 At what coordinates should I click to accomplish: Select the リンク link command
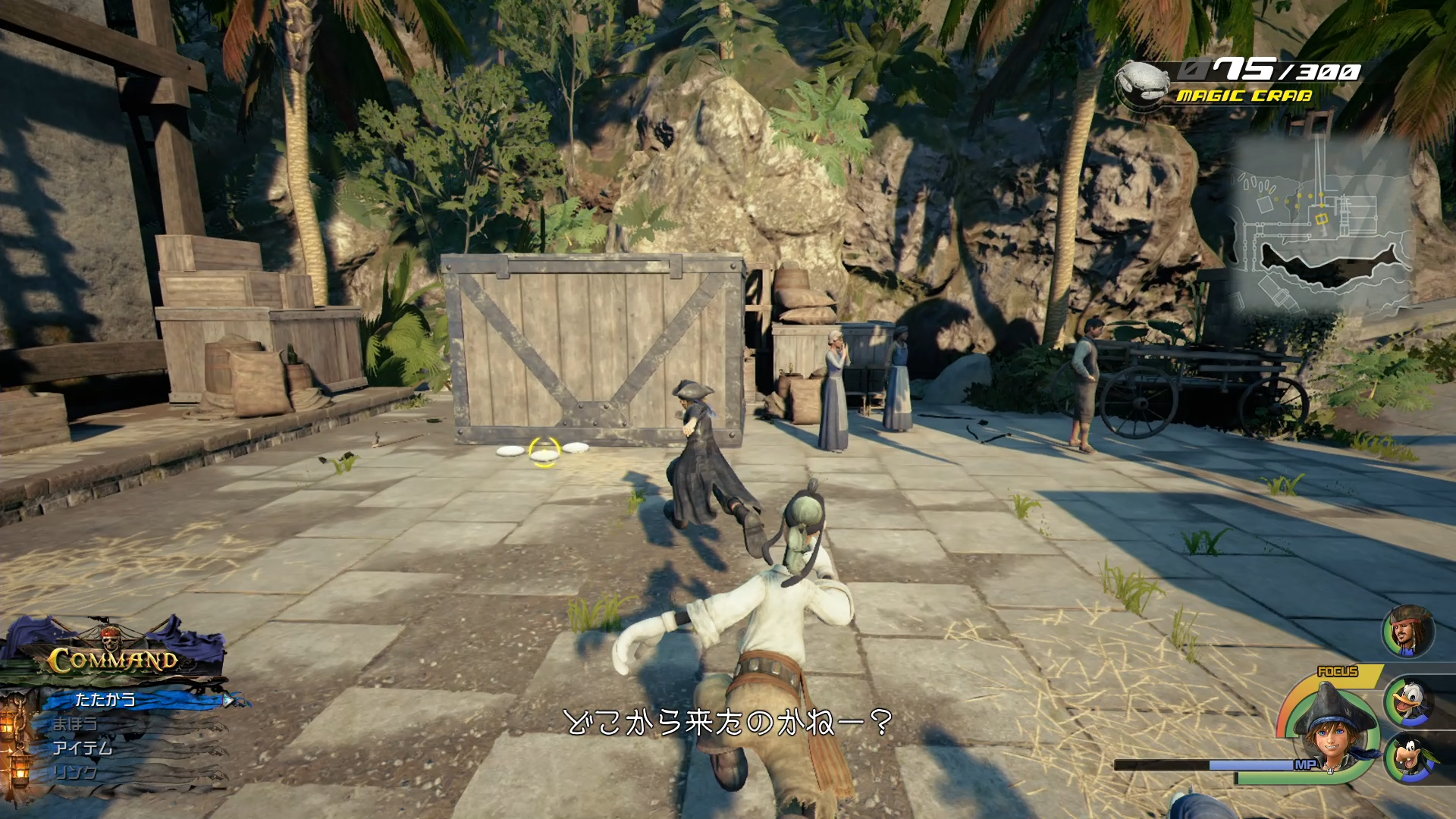click(76, 772)
